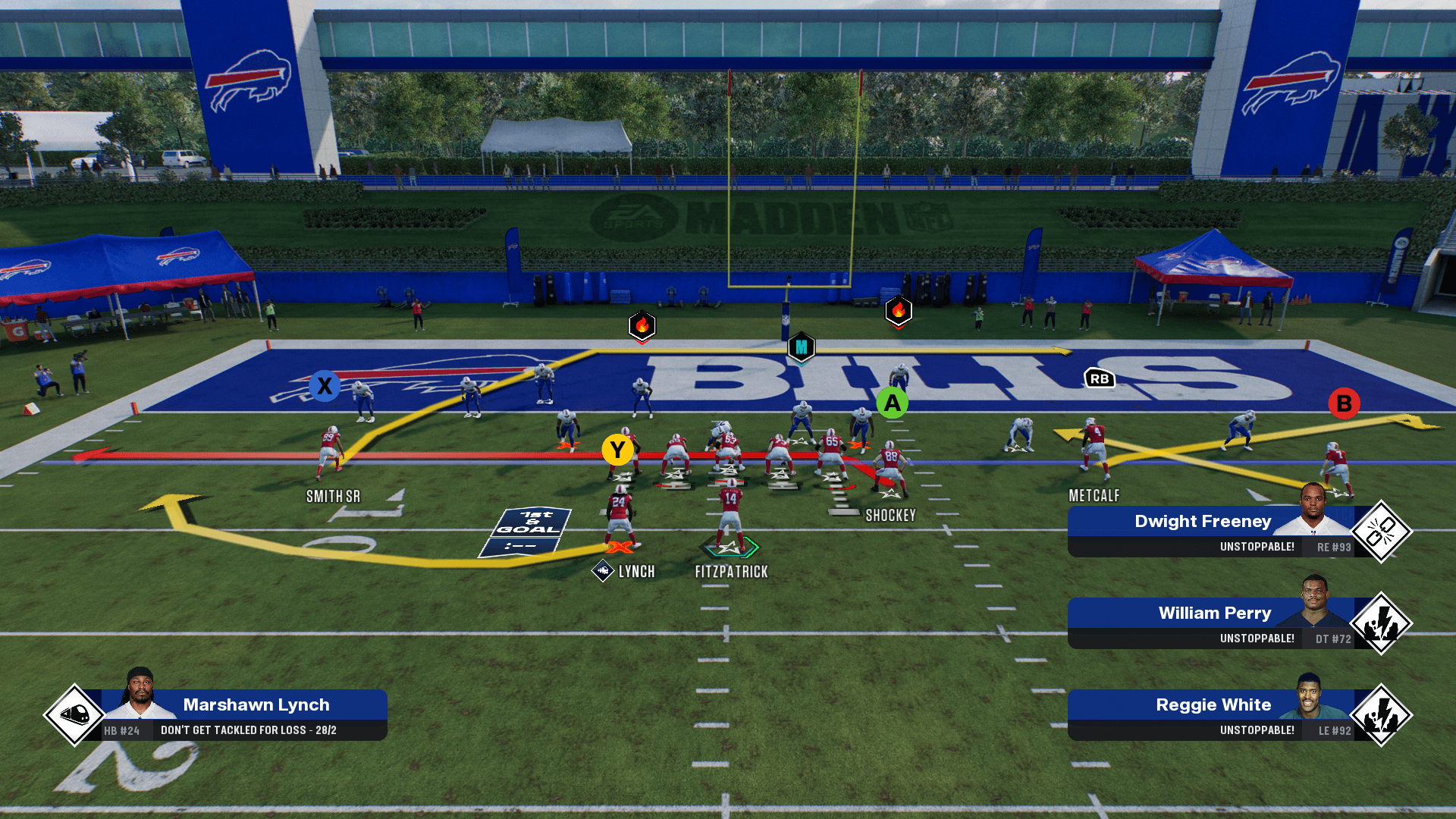This screenshot has height=819, width=1456.
Task: Select the William Perry ability banner
Action: (x=1213, y=623)
